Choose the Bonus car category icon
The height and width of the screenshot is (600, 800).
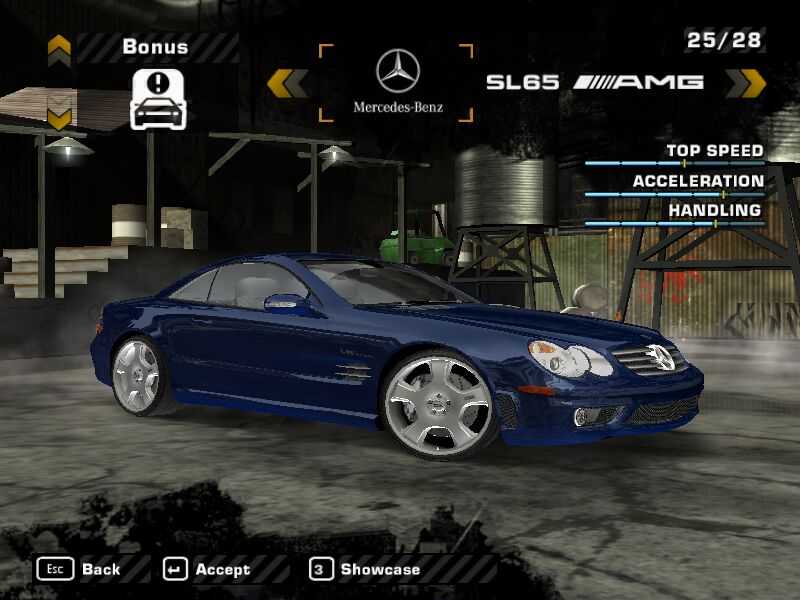(x=158, y=99)
